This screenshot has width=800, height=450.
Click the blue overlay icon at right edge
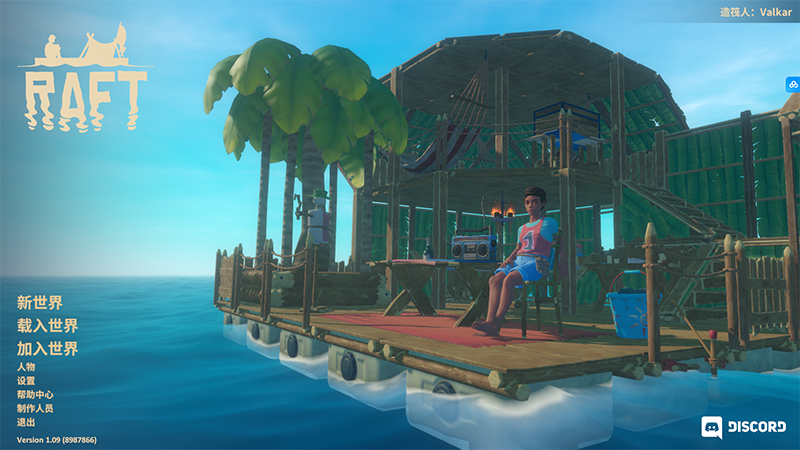tap(791, 85)
